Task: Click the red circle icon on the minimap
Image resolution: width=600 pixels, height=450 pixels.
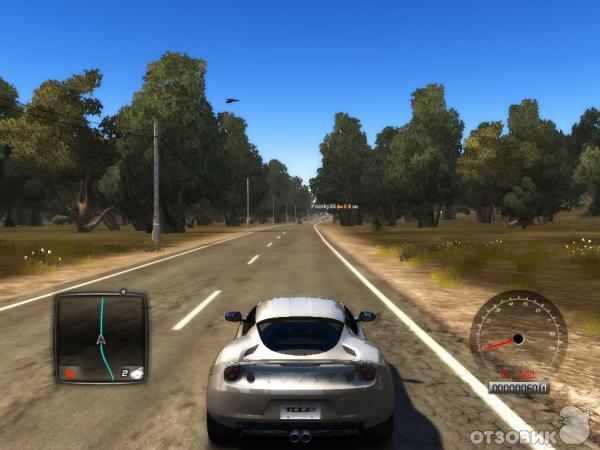Action: click(x=70, y=373)
